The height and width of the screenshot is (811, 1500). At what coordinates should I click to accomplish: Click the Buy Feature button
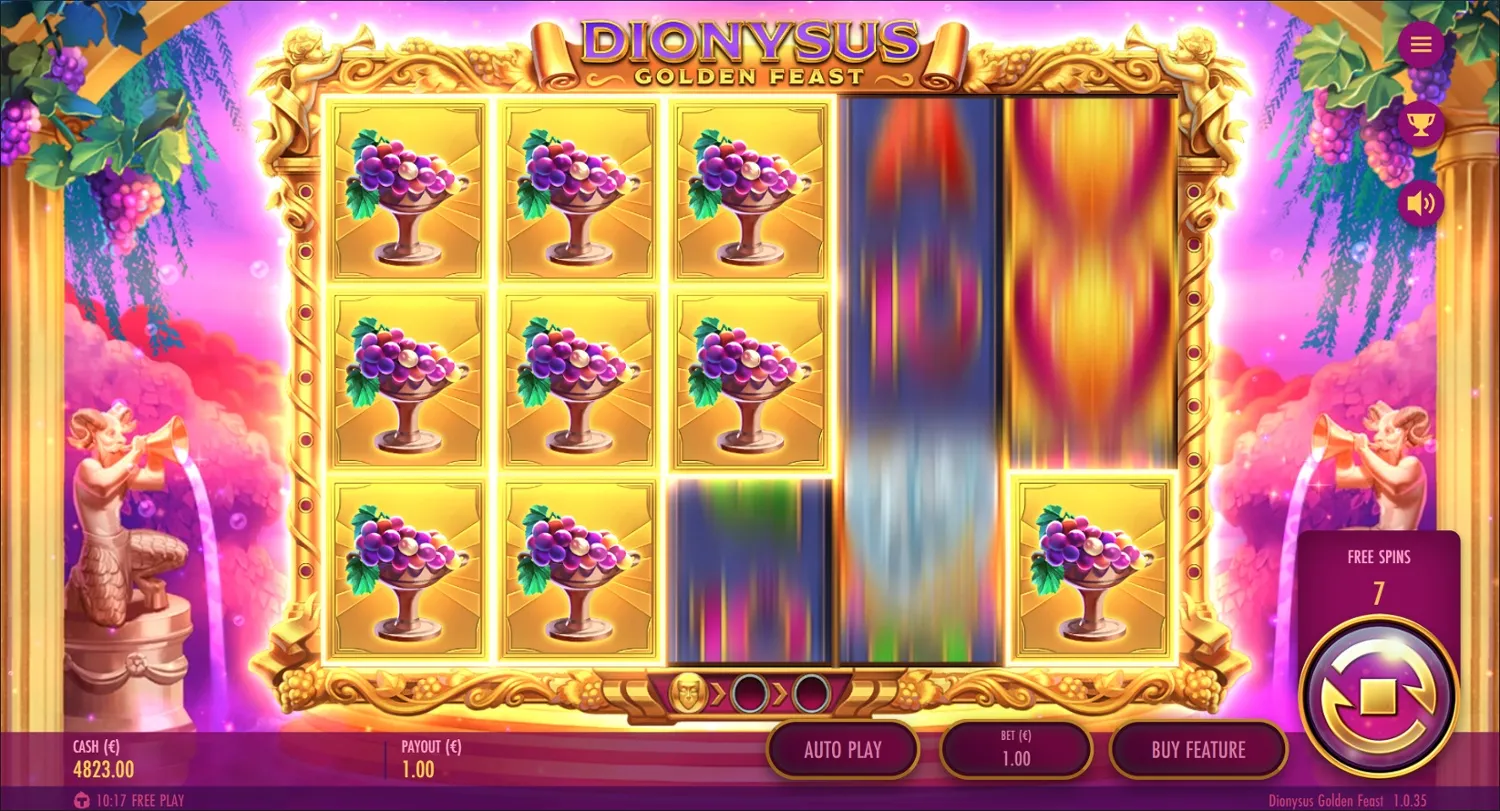tap(1198, 749)
